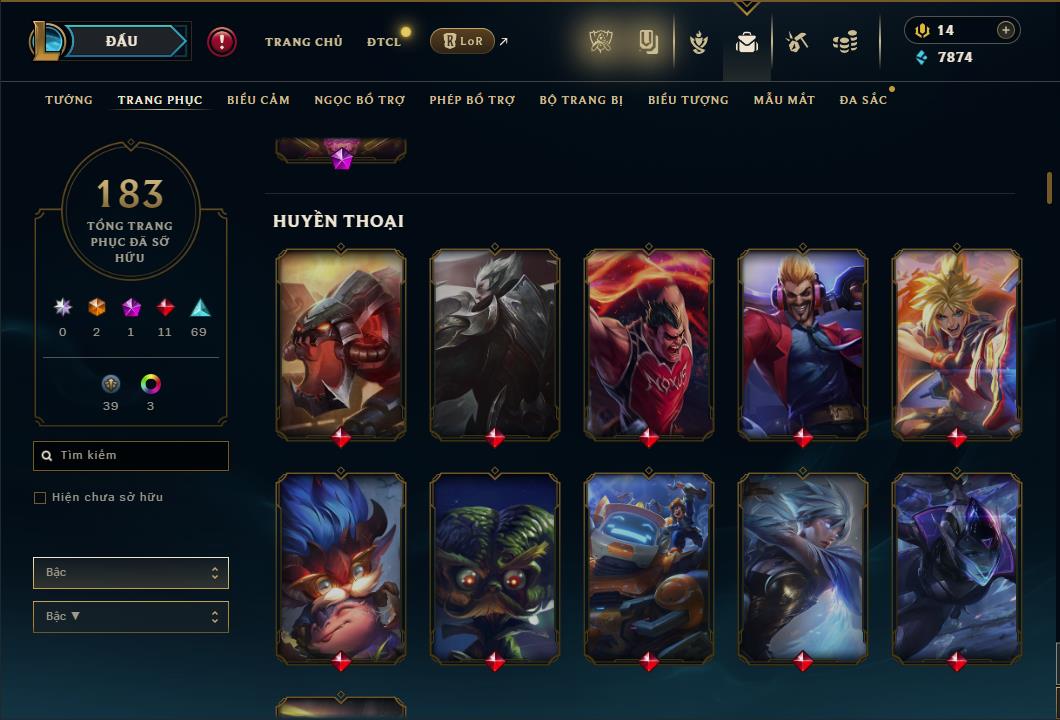The width and height of the screenshot is (1060, 720).
Task: Launch the LoR link button
Action: point(462,41)
